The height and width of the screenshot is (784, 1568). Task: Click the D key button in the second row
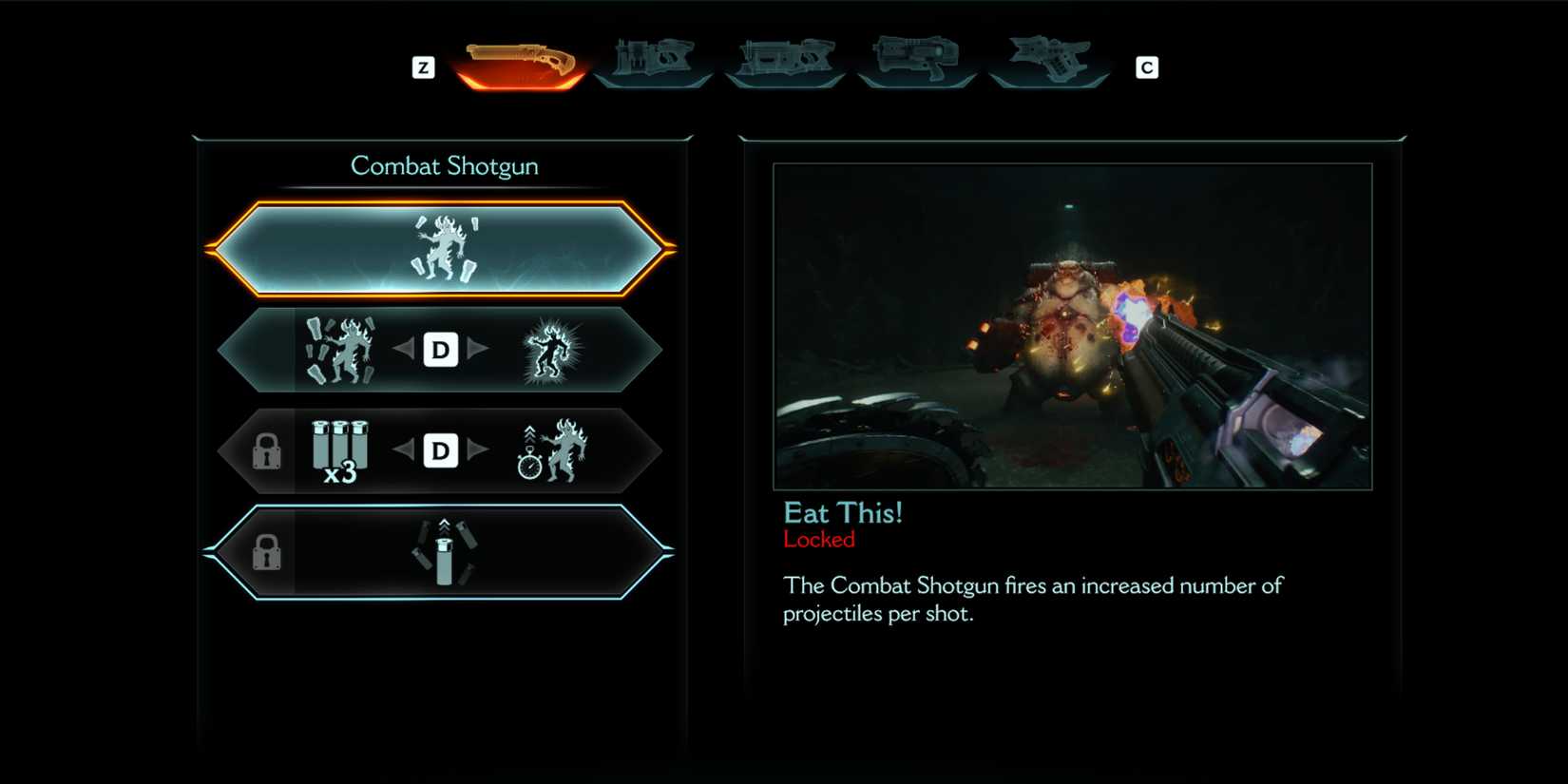point(440,350)
